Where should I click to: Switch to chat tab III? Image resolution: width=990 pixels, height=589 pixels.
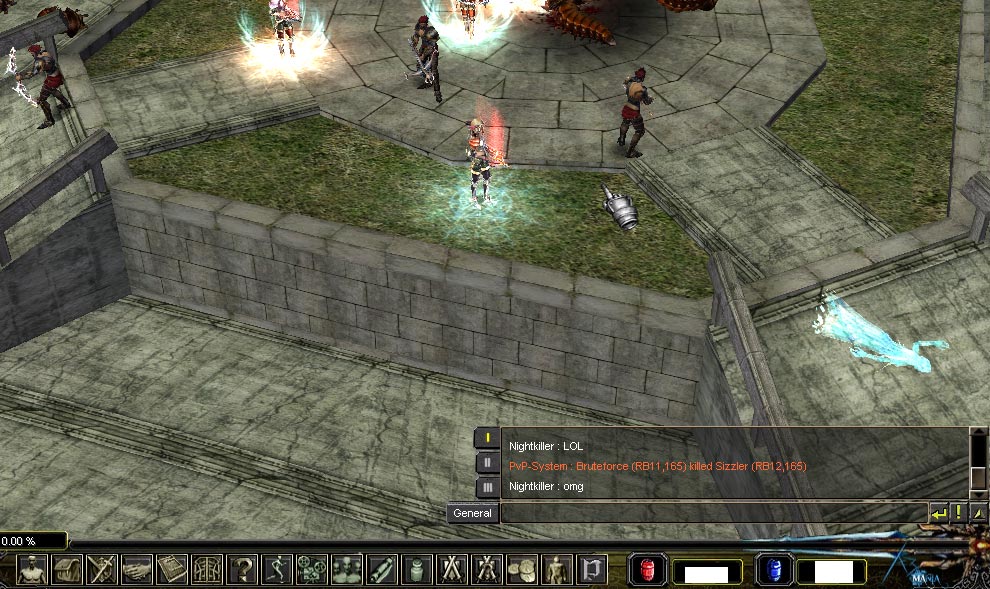coord(486,487)
